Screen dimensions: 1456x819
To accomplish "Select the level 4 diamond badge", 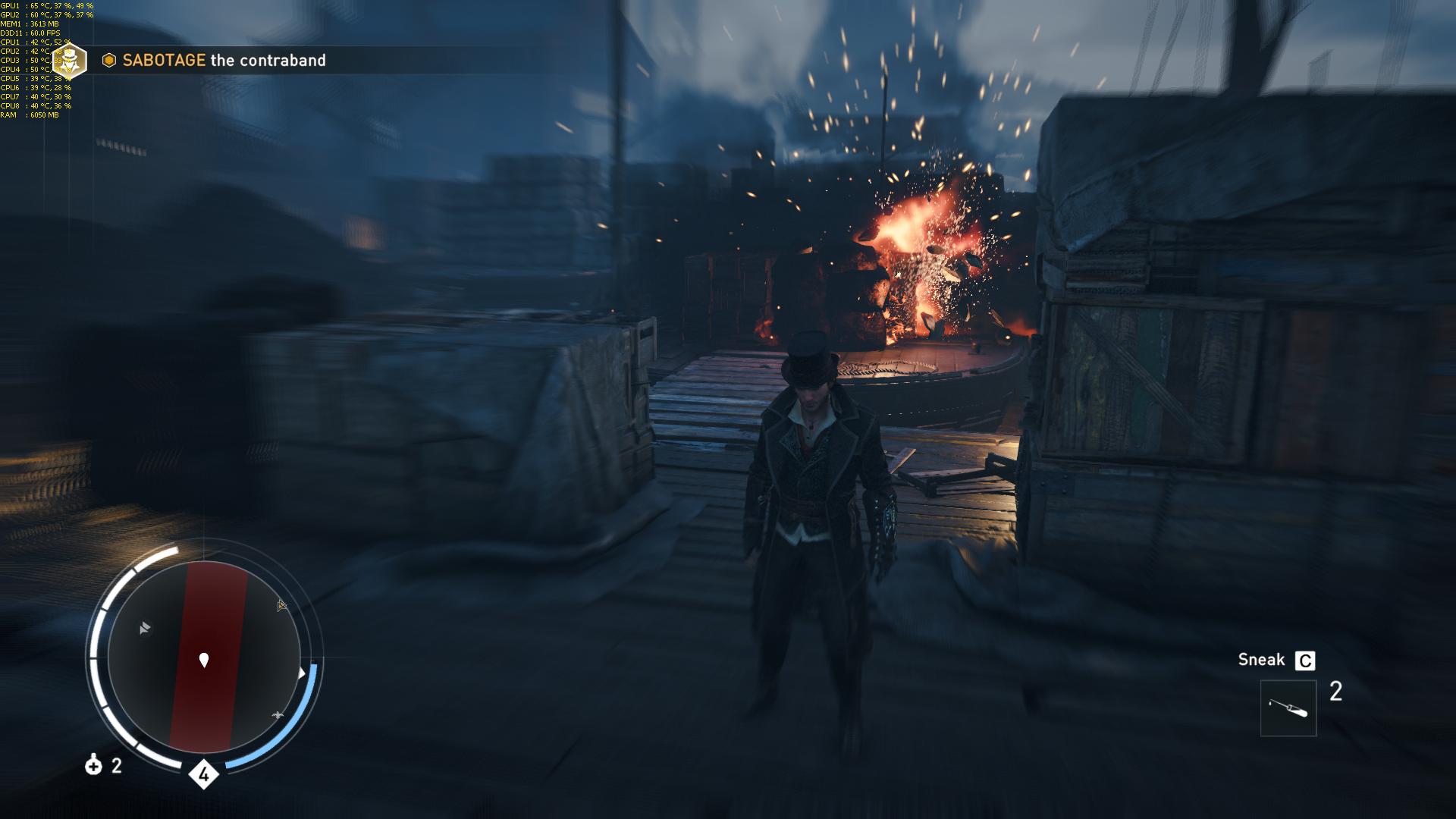I will click(203, 774).
